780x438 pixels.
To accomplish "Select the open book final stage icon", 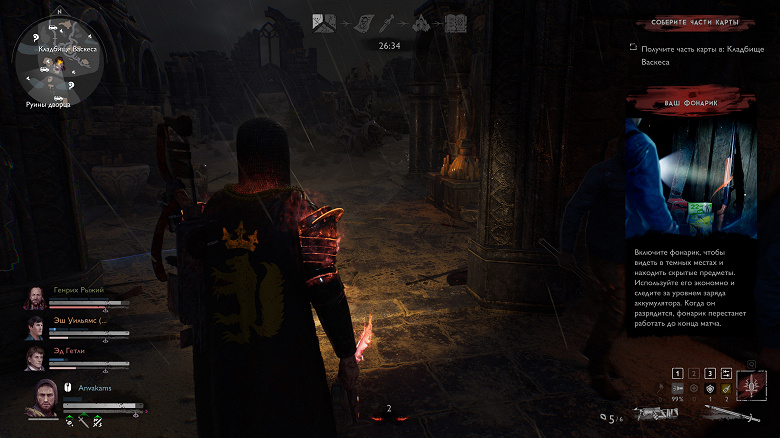I will (x=455, y=21).
